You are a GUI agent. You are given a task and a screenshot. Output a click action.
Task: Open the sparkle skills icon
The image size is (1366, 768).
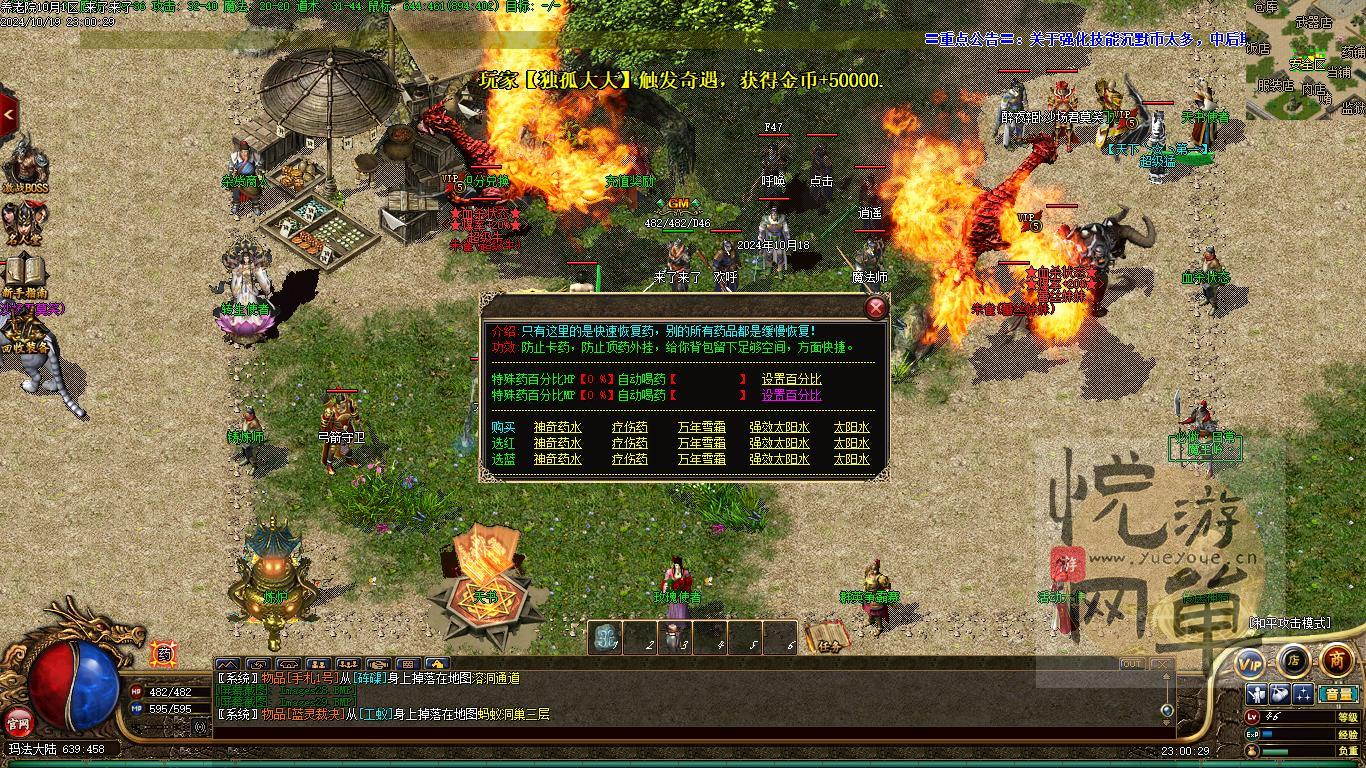(1303, 694)
